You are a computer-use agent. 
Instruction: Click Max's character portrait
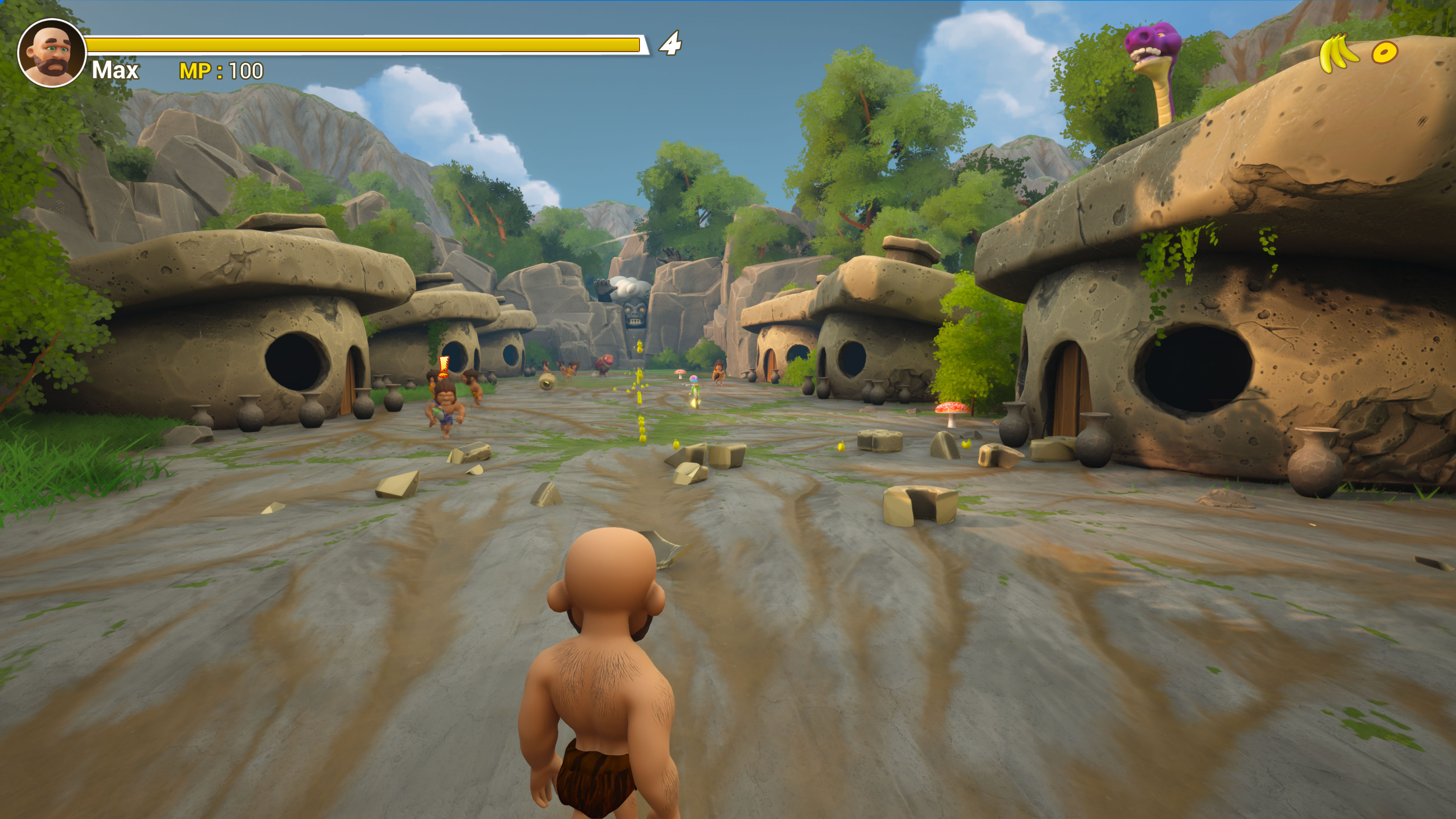point(51,52)
